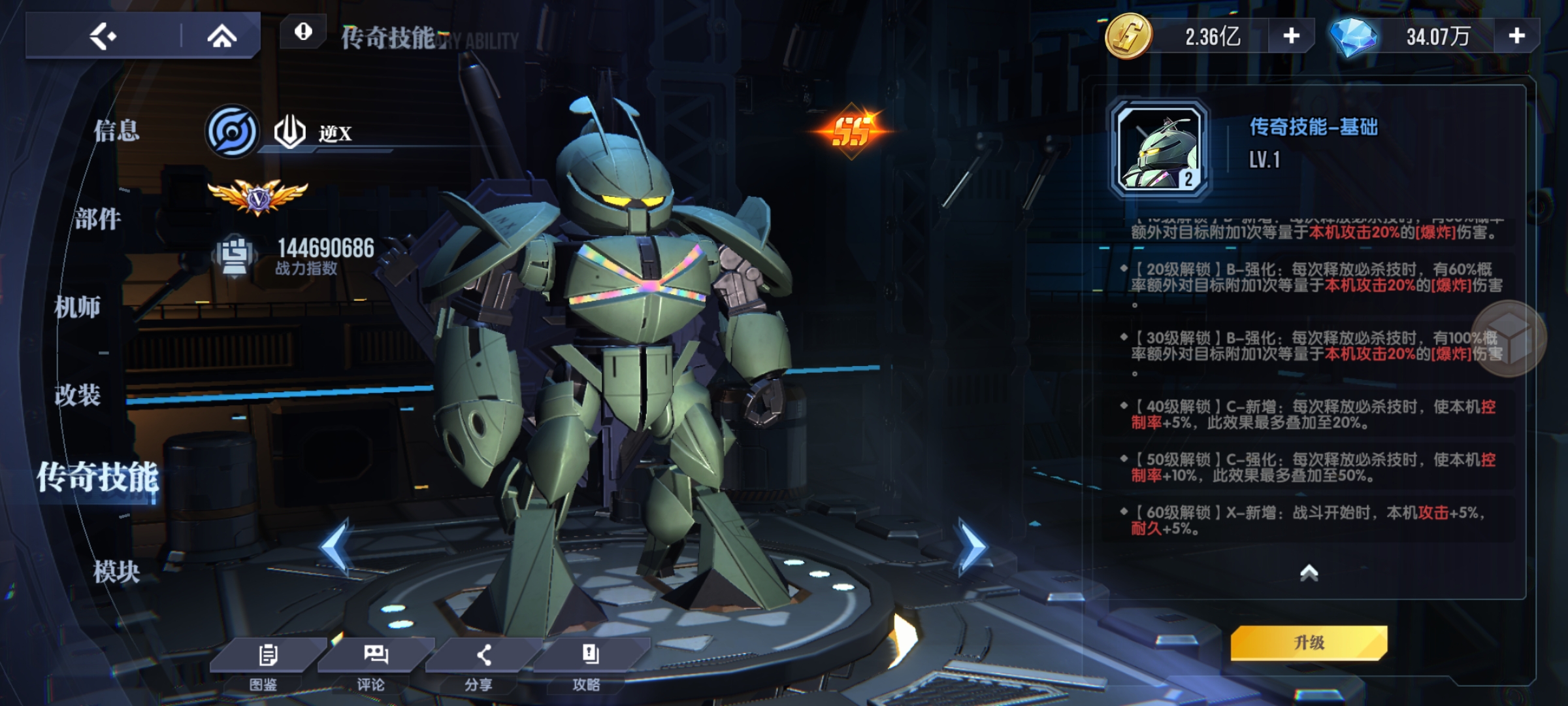Open the 部件 tab

(x=98, y=219)
